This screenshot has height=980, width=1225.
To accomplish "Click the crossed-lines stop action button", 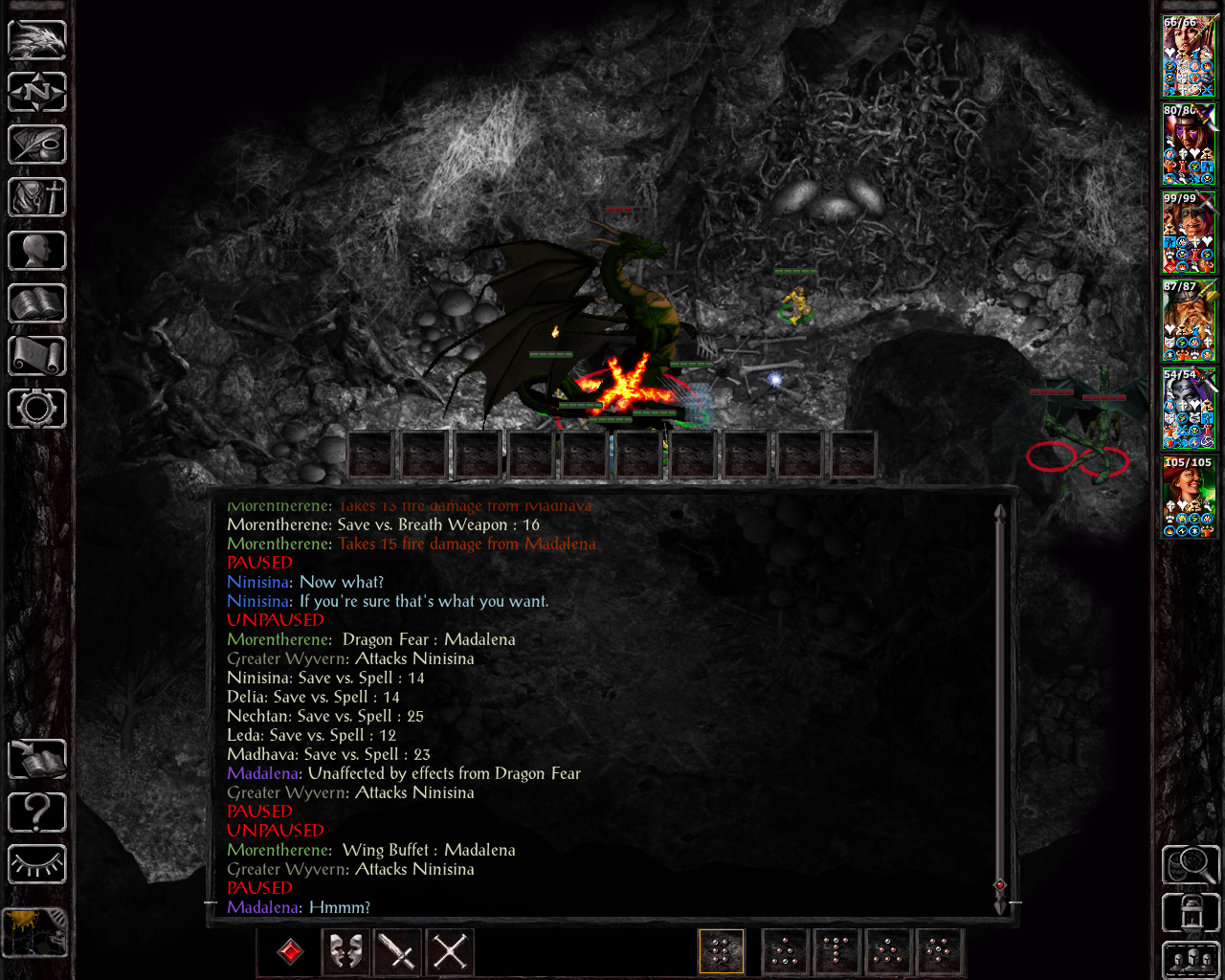I will coord(449,951).
